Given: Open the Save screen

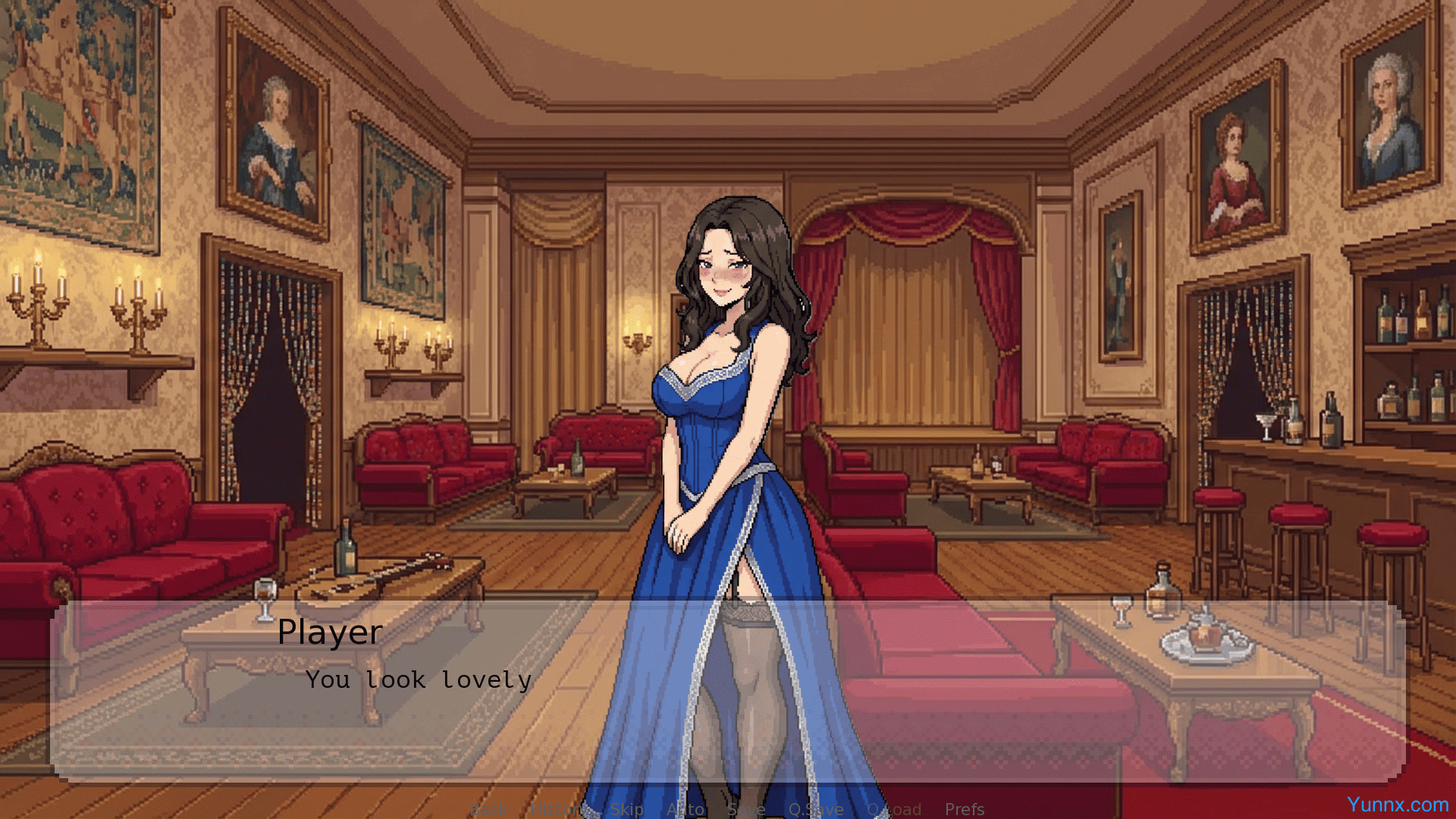Looking at the screenshot, I should click(x=746, y=809).
